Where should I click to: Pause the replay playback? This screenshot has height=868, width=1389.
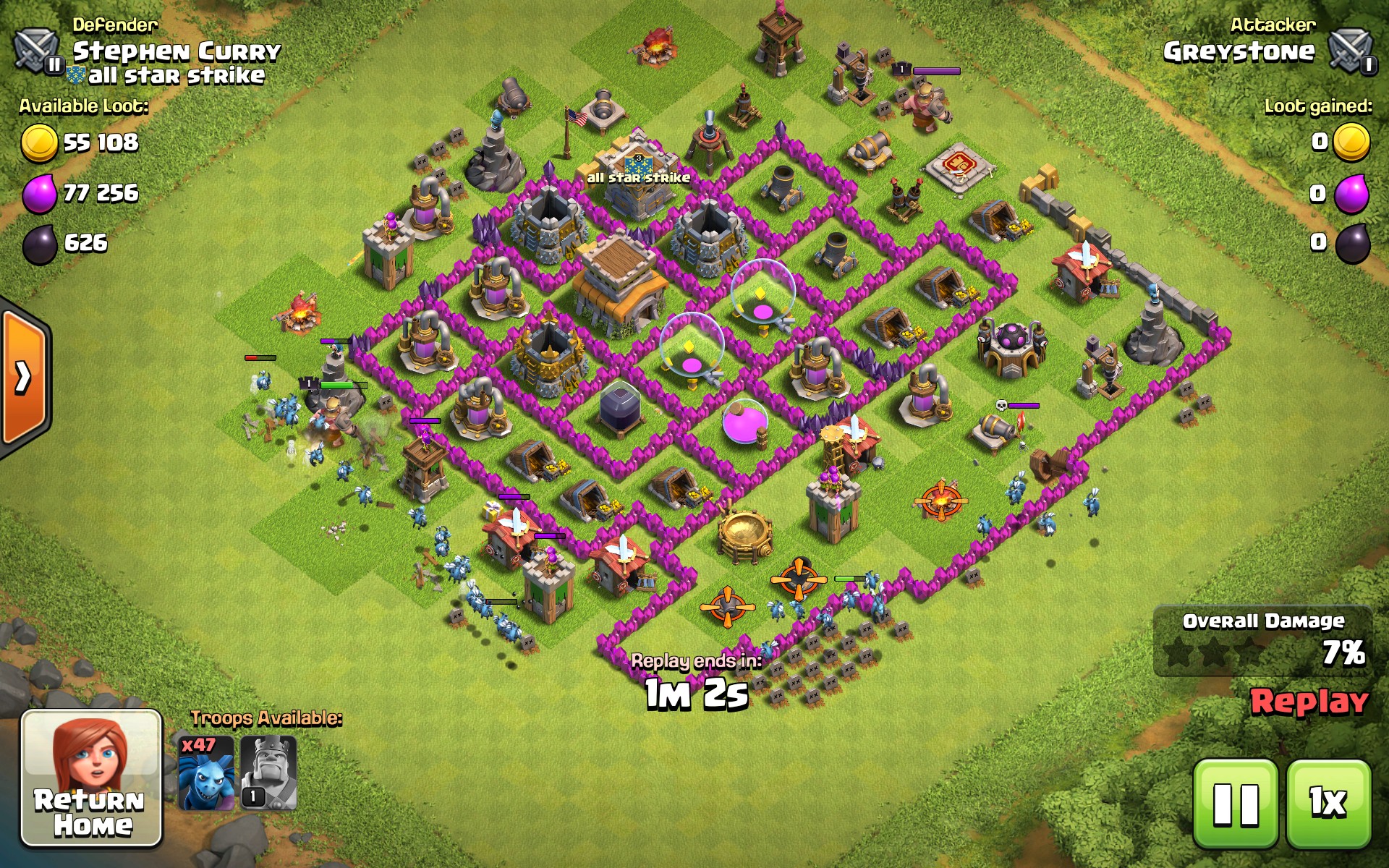tap(1236, 804)
